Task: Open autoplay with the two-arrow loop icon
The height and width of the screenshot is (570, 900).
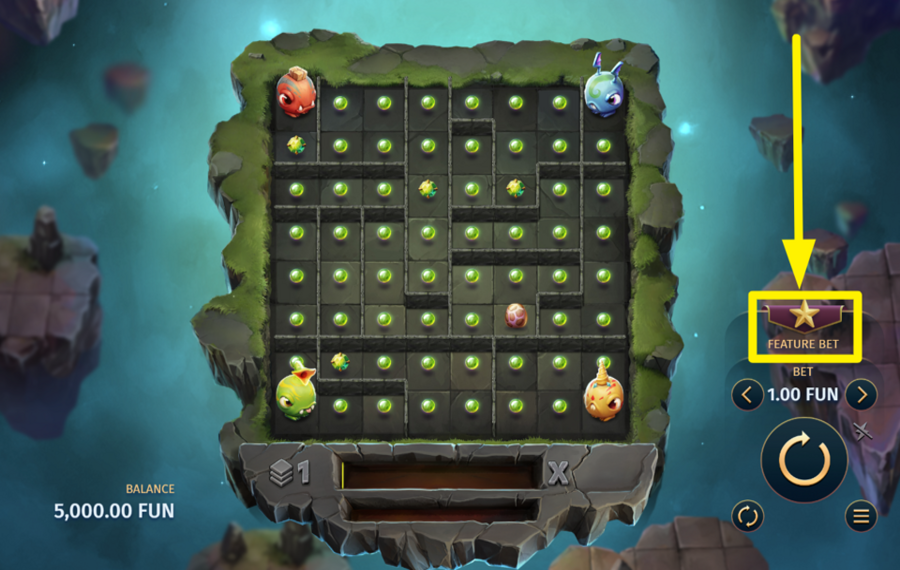Action: click(747, 516)
